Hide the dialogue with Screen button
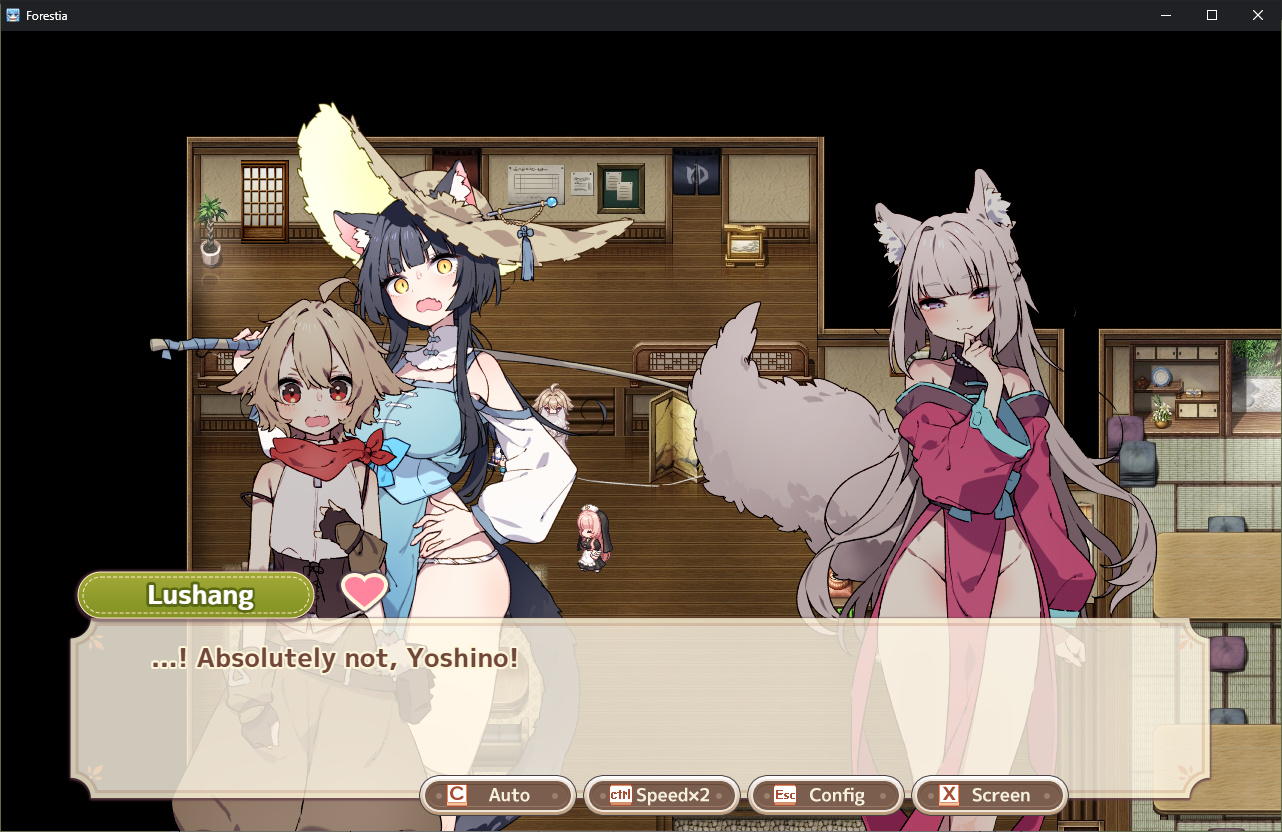Viewport: 1282px width, 832px height. pos(989,795)
